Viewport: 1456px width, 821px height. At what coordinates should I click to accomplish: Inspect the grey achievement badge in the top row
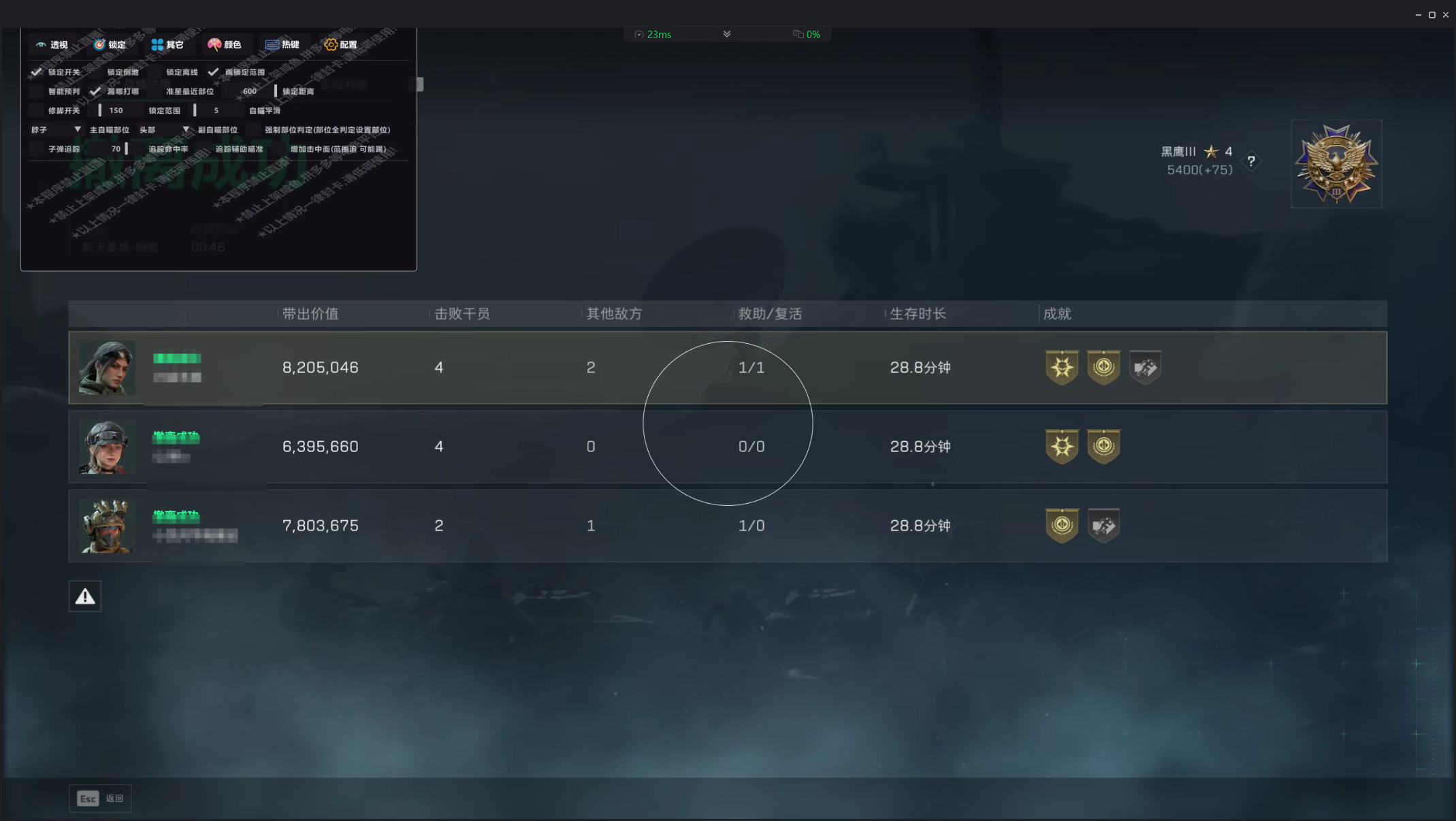(1145, 368)
